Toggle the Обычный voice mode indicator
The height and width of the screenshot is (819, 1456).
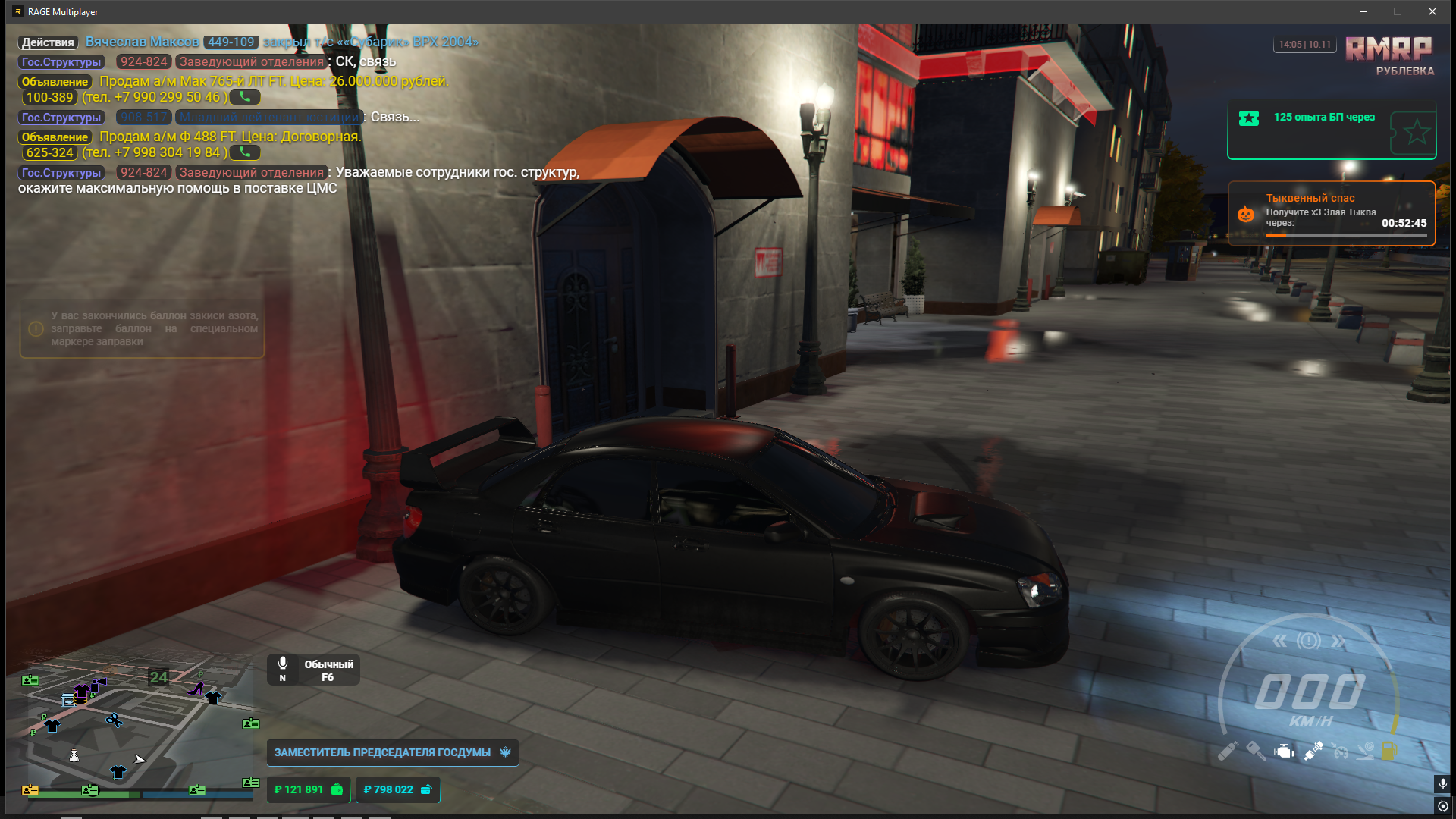(313, 670)
